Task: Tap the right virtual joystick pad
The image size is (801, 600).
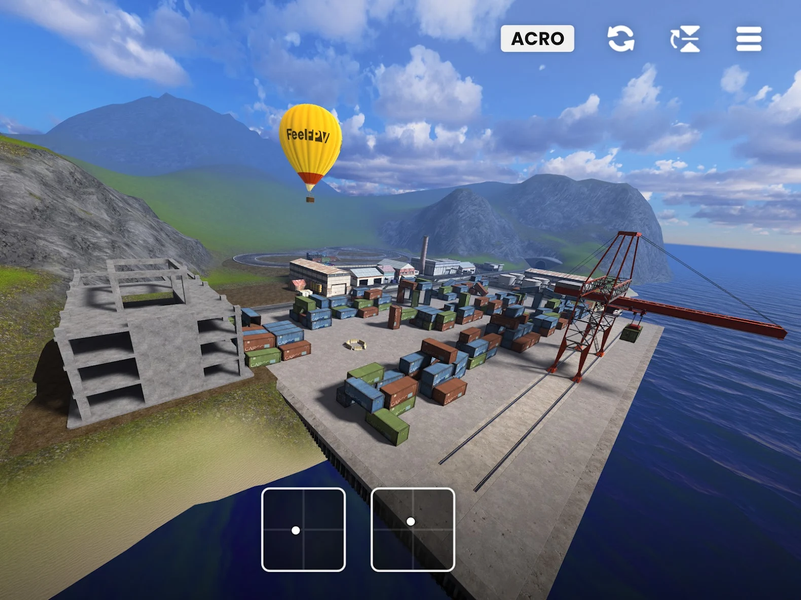Action: coord(413,529)
